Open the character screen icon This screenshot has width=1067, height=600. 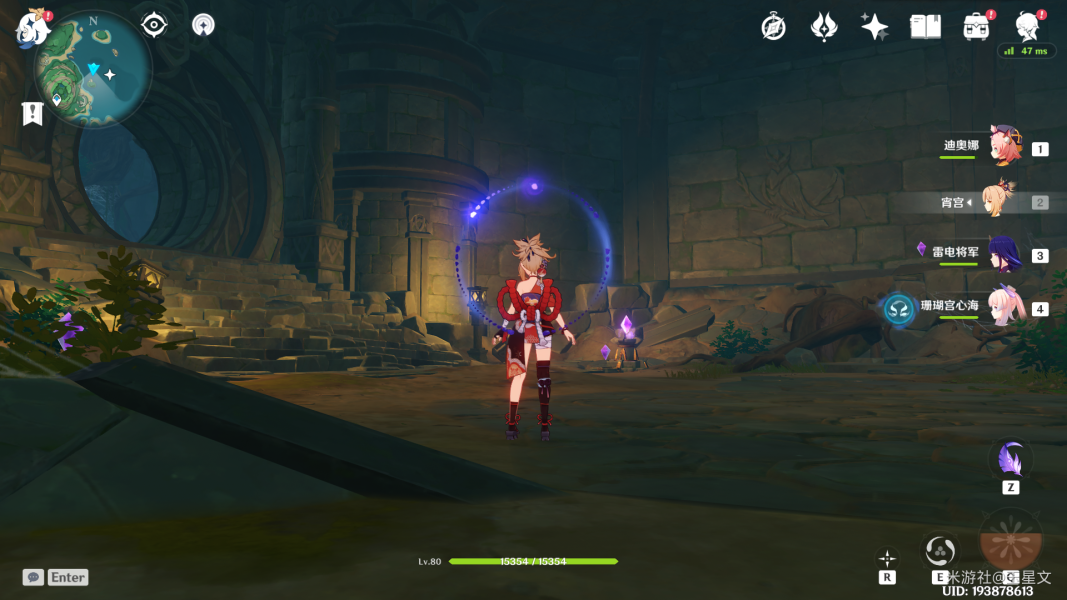point(1027,26)
